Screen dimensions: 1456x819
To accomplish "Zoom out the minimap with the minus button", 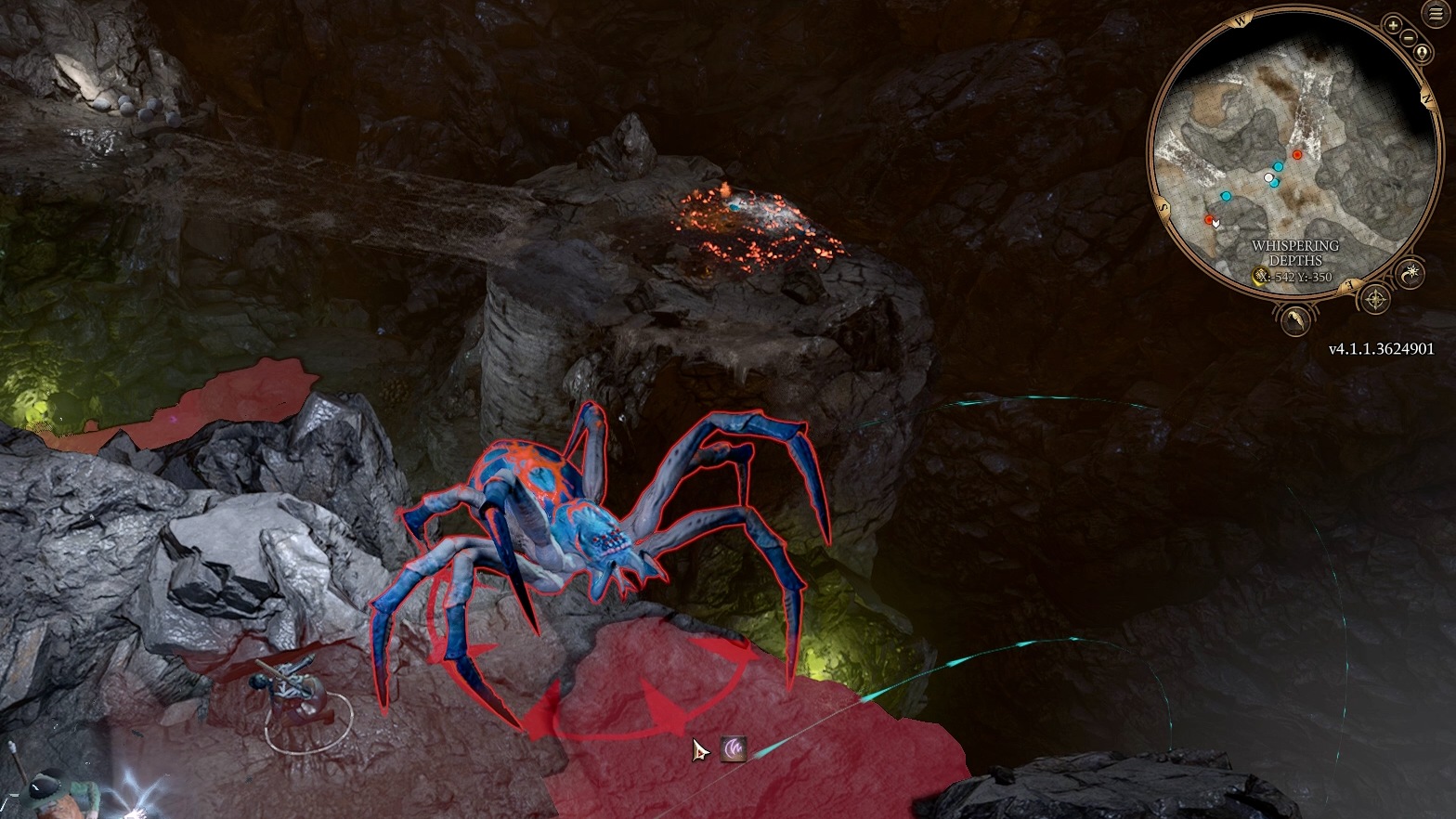I will [x=1409, y=38].
